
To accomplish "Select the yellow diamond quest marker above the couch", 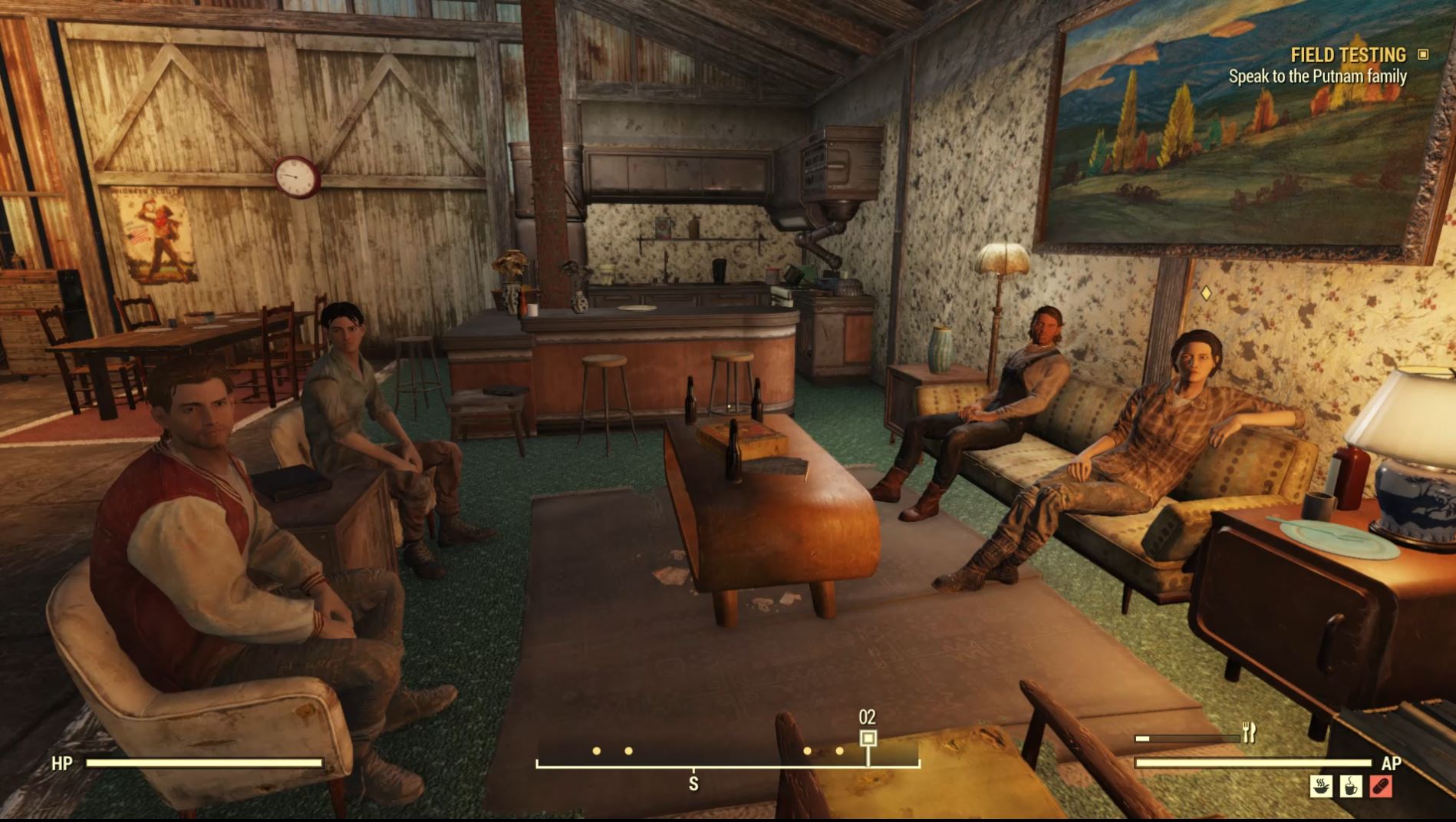I will click(1206, 294).
